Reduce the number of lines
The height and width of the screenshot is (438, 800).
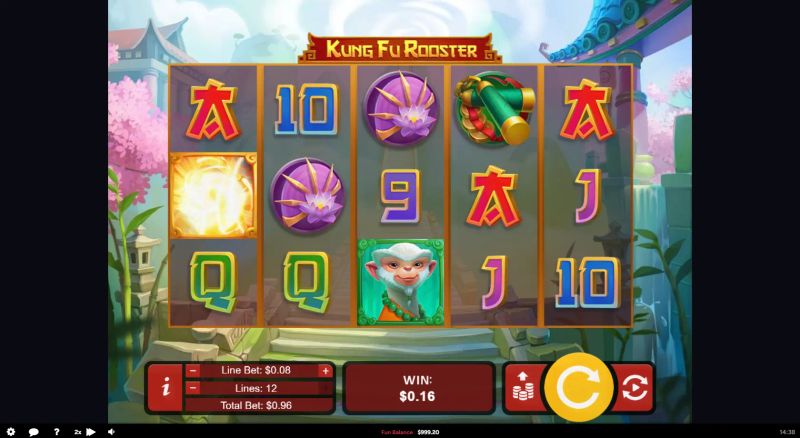[x=193, y=388]
